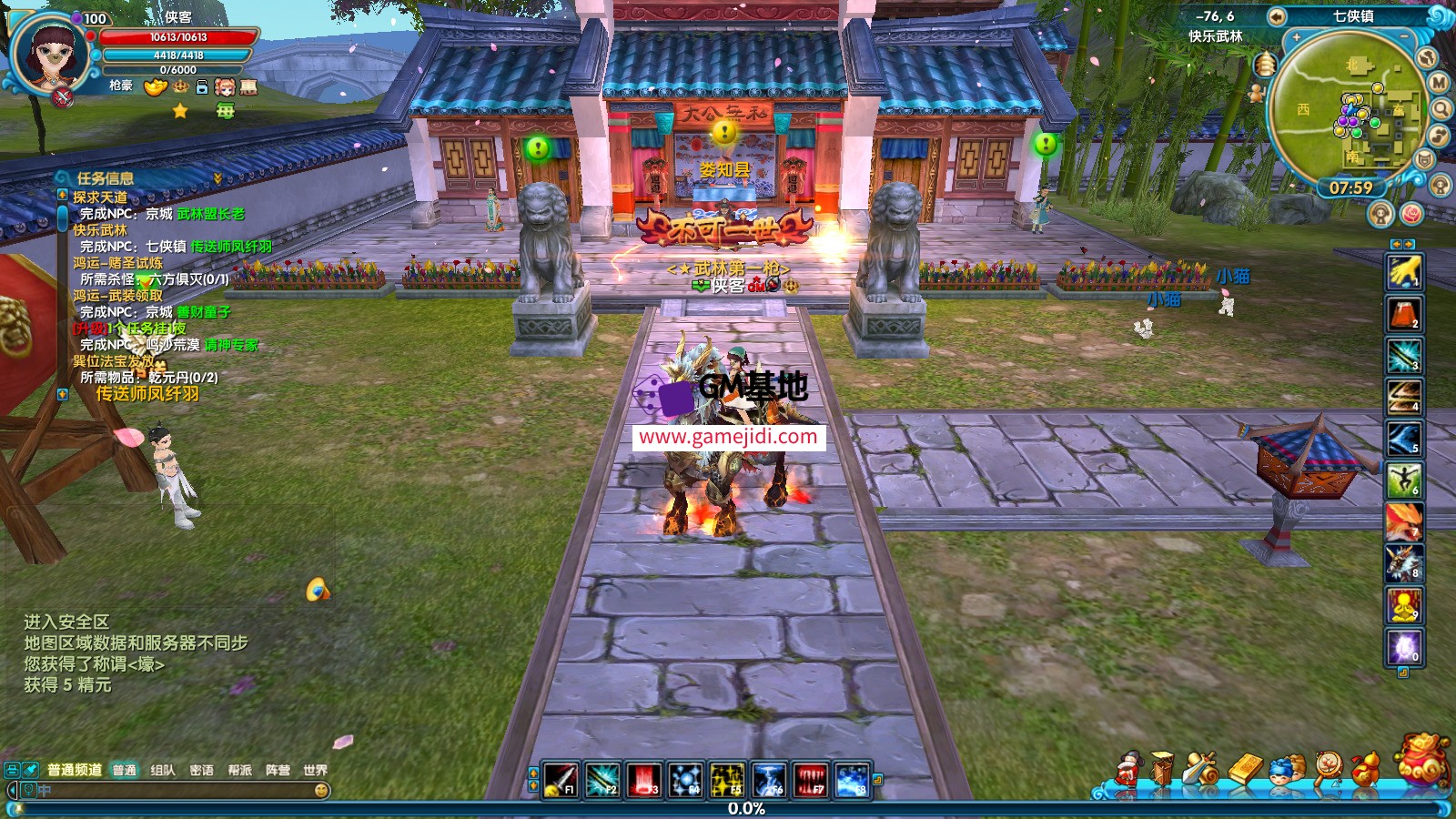Click the magnifying glass search button by minimap

[x=1441, y=110]
